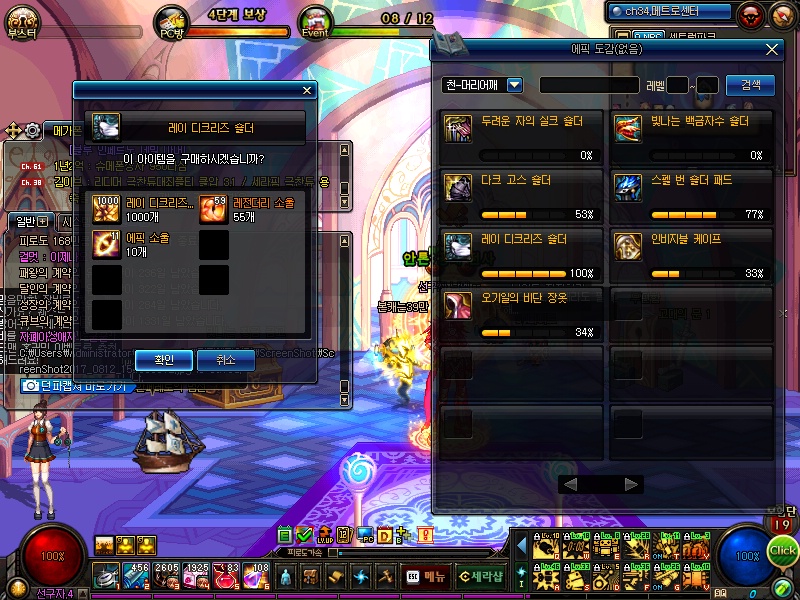Close the 에픽 도감 window
800x600 pixels.
click(x=771, y=48)
